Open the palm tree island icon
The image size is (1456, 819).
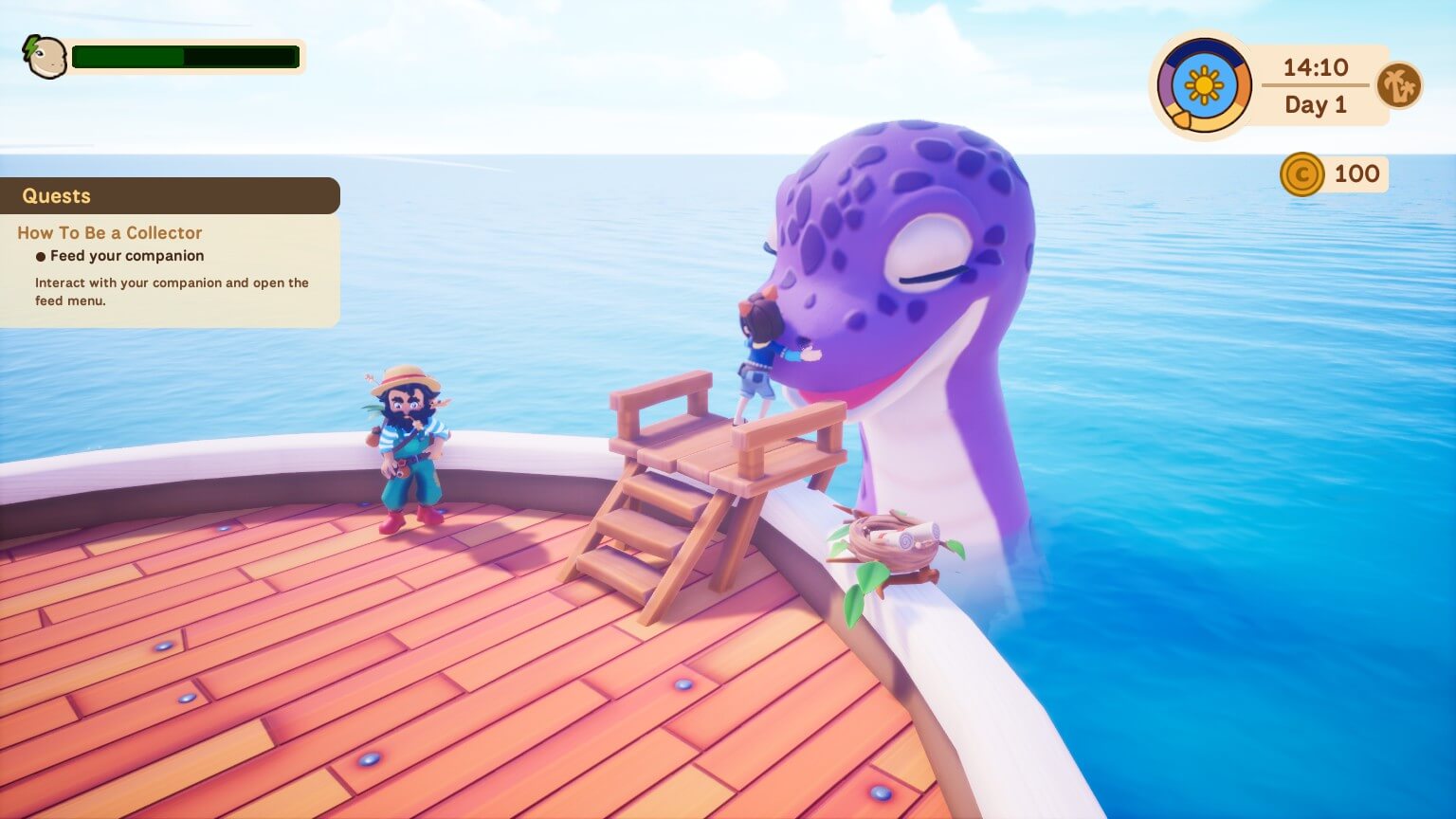coord(1400,85)
